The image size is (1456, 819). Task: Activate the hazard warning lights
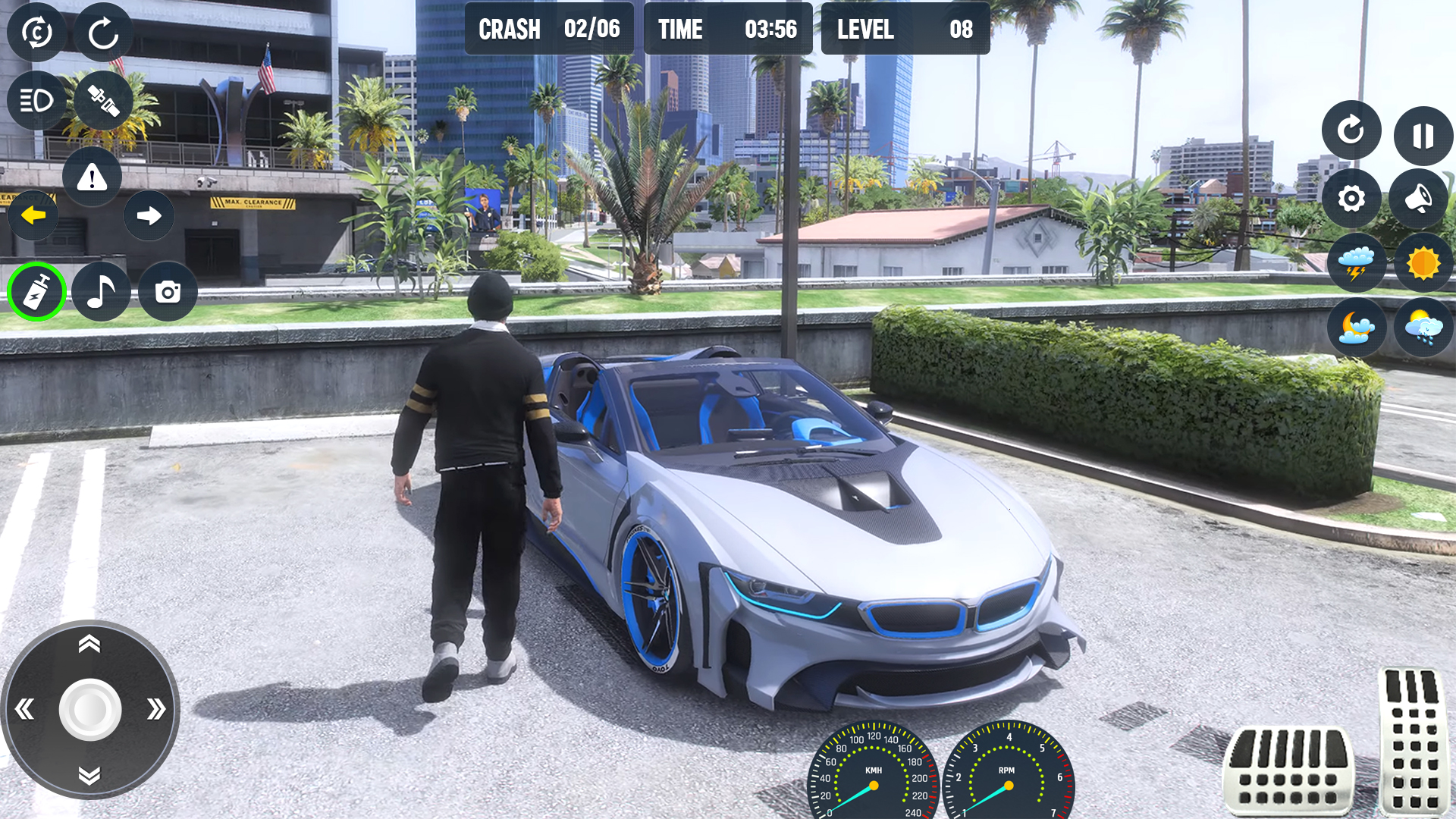click(92, 177)
